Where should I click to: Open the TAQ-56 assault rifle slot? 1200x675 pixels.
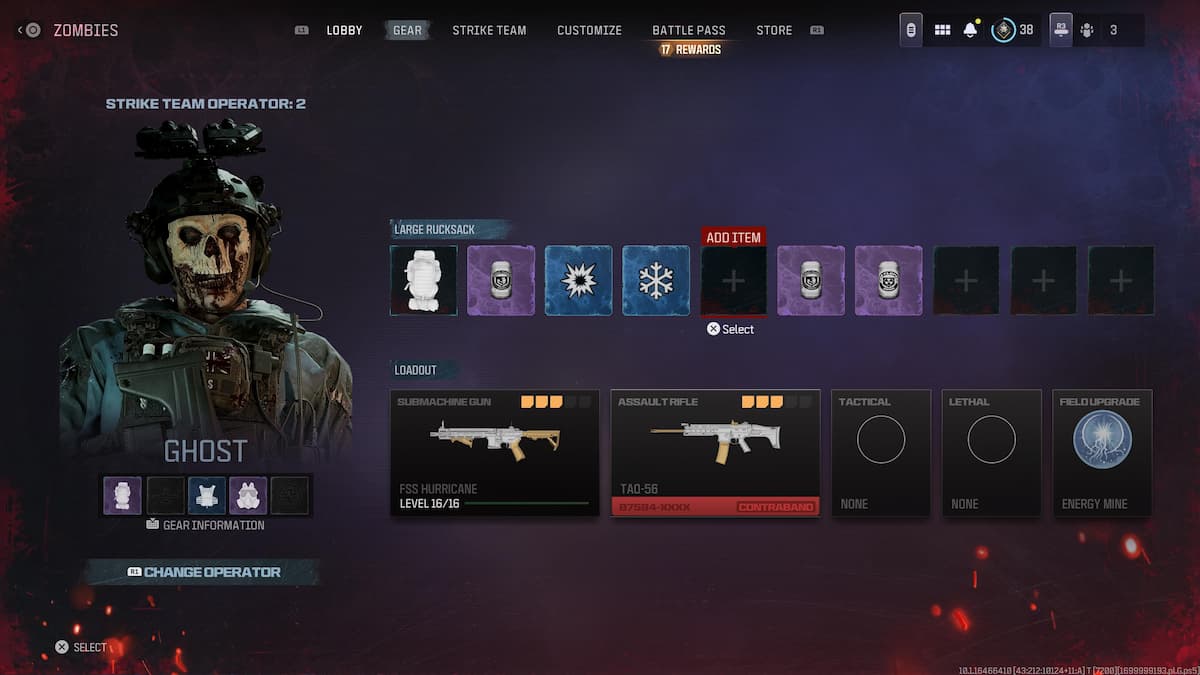click(715, 453)
